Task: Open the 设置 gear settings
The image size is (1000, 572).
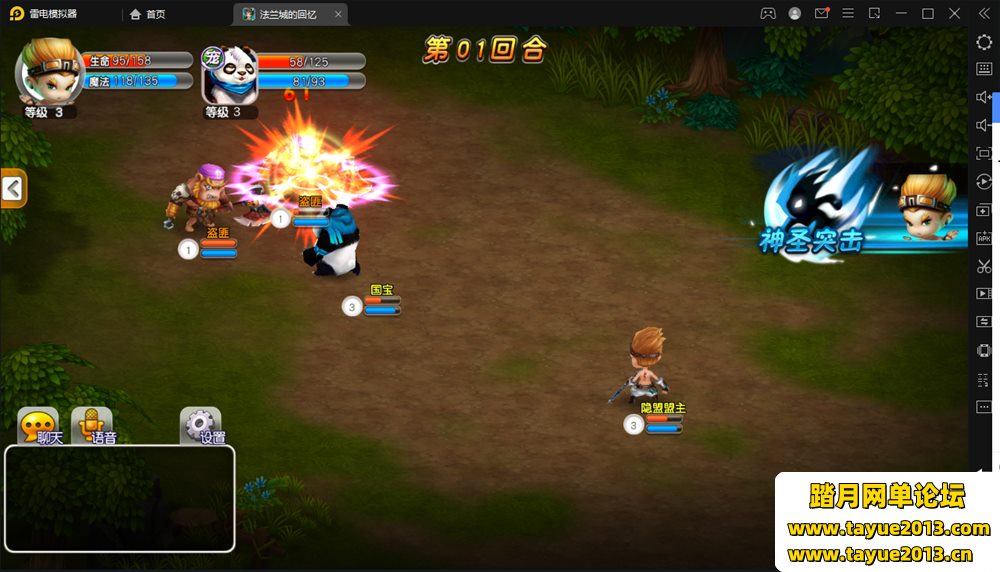Action: click(x=201, y=426)
